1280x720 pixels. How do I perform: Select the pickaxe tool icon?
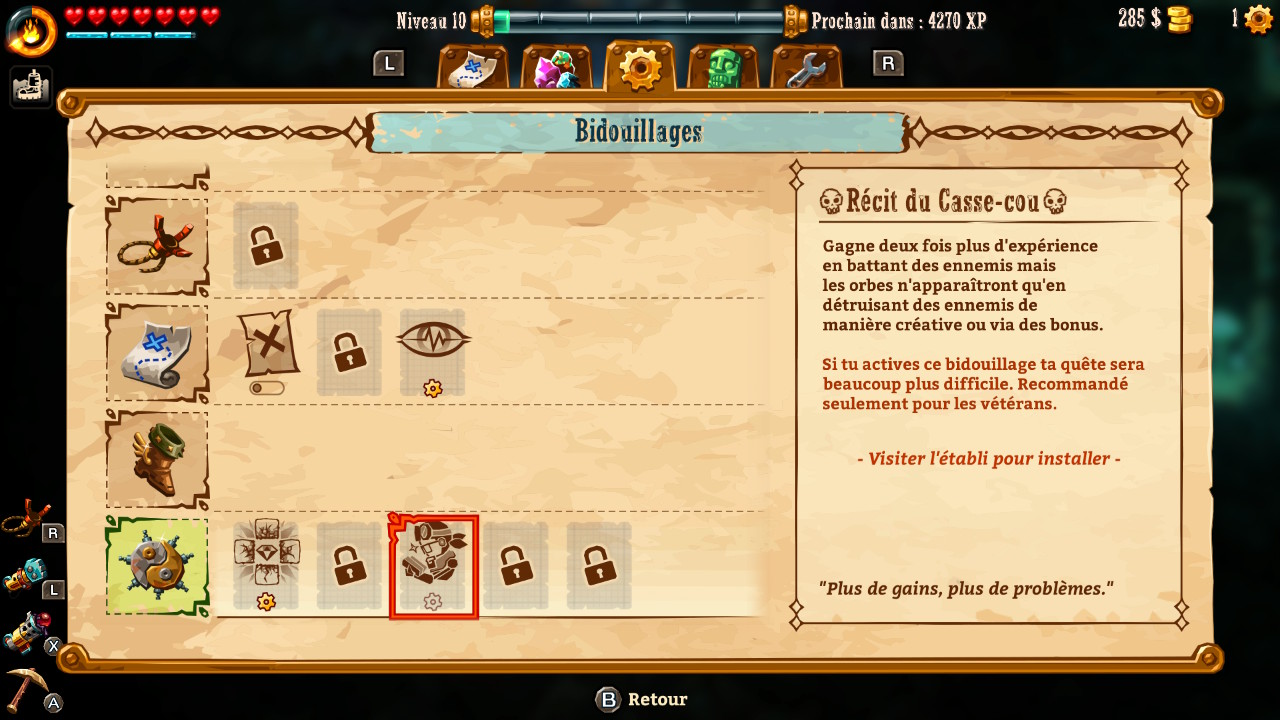30,690
